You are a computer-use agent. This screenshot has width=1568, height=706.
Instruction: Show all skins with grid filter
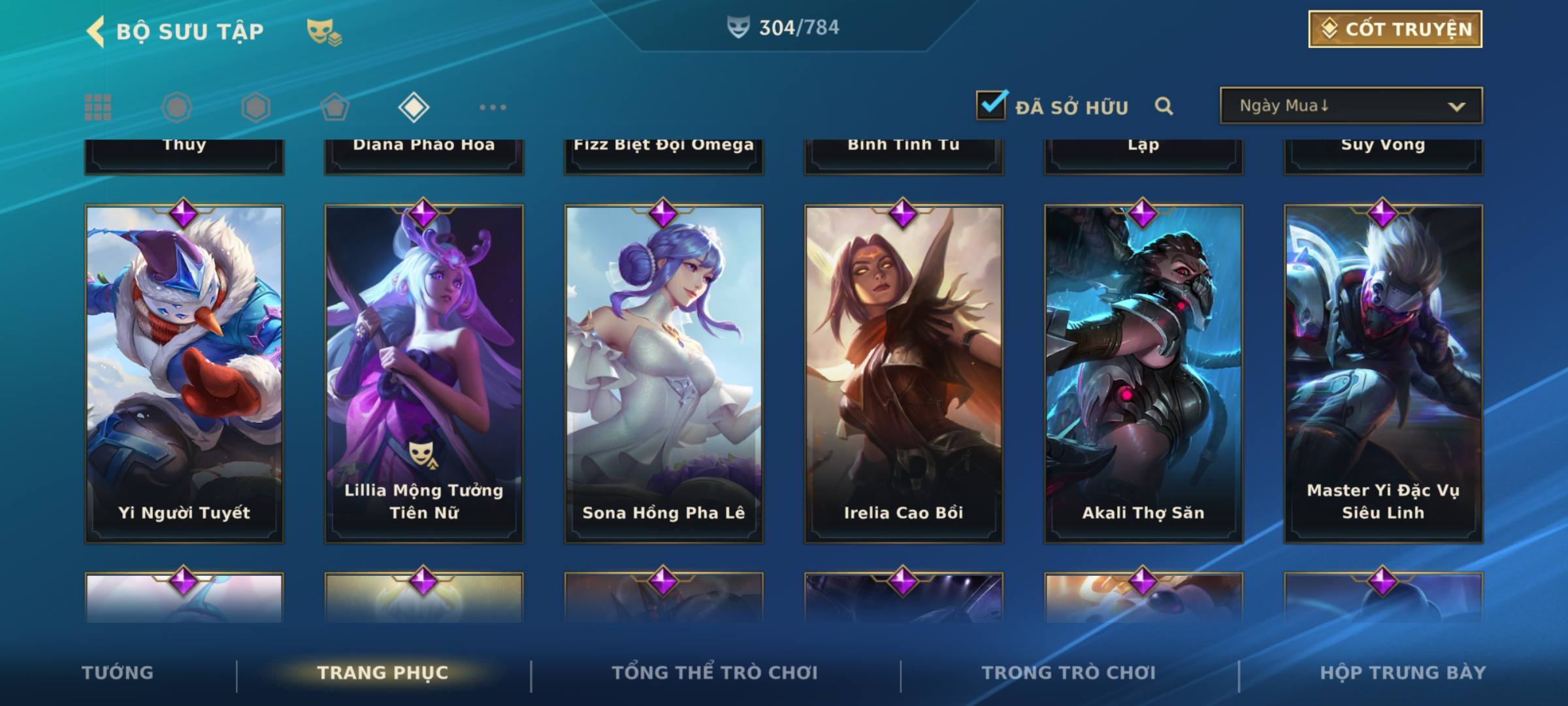pyautogui.click(x=98, y=107)
